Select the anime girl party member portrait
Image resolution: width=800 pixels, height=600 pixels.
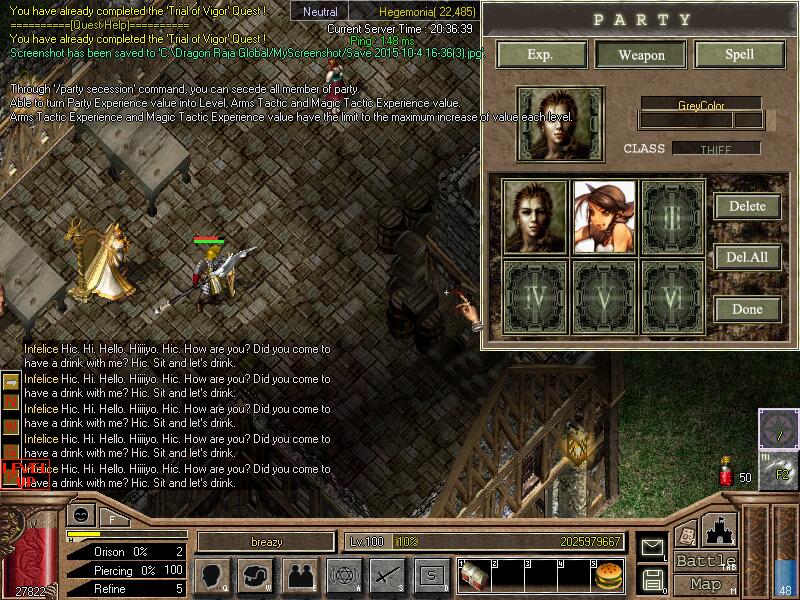604,218
